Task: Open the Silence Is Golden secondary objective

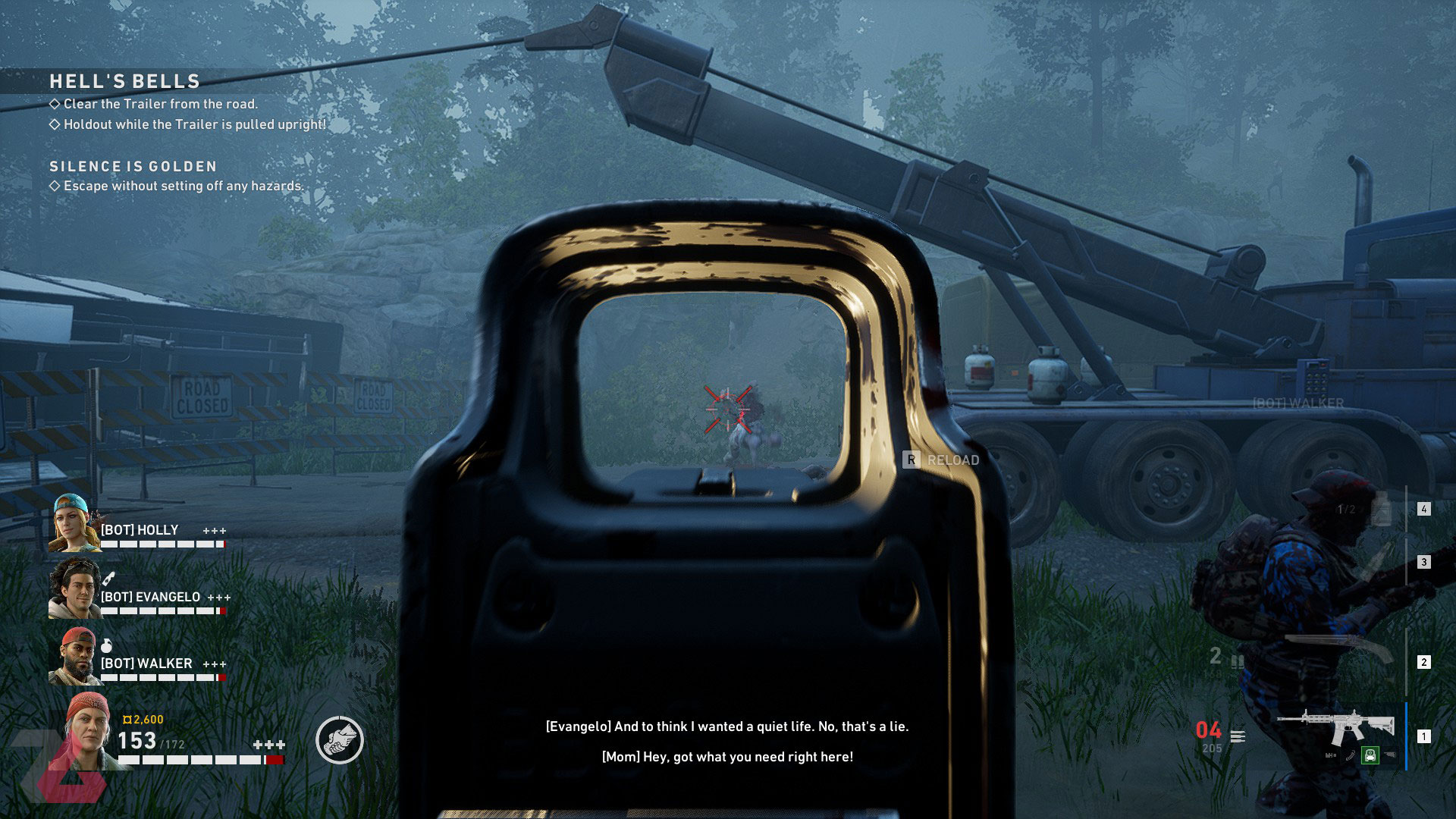Action: 133,166
